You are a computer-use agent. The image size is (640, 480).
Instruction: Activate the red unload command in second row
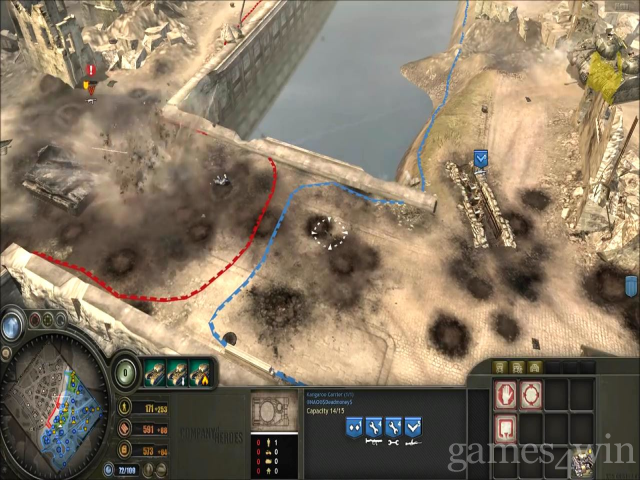point(506,427)
